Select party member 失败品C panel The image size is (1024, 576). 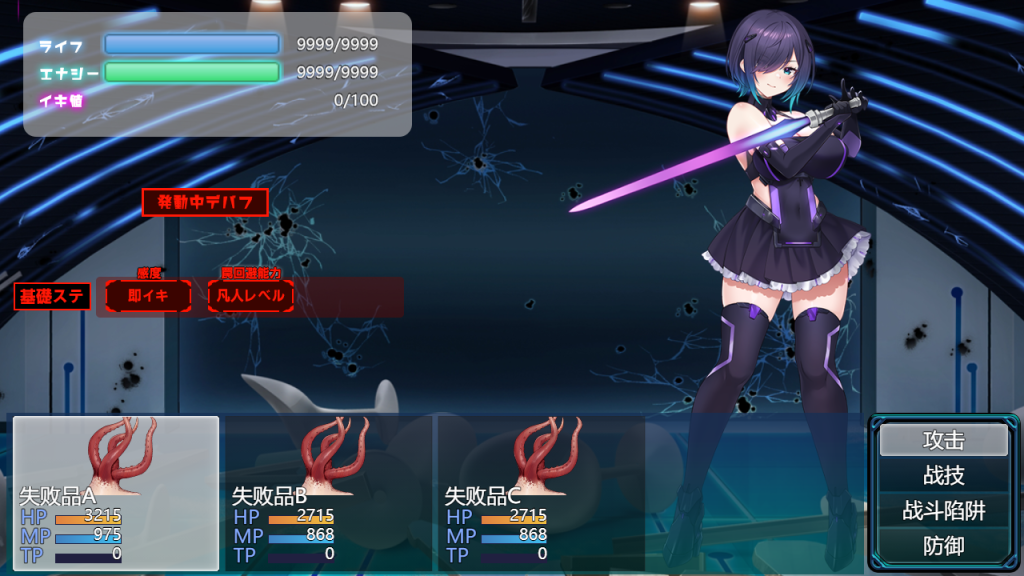click(x=541, y=493)
